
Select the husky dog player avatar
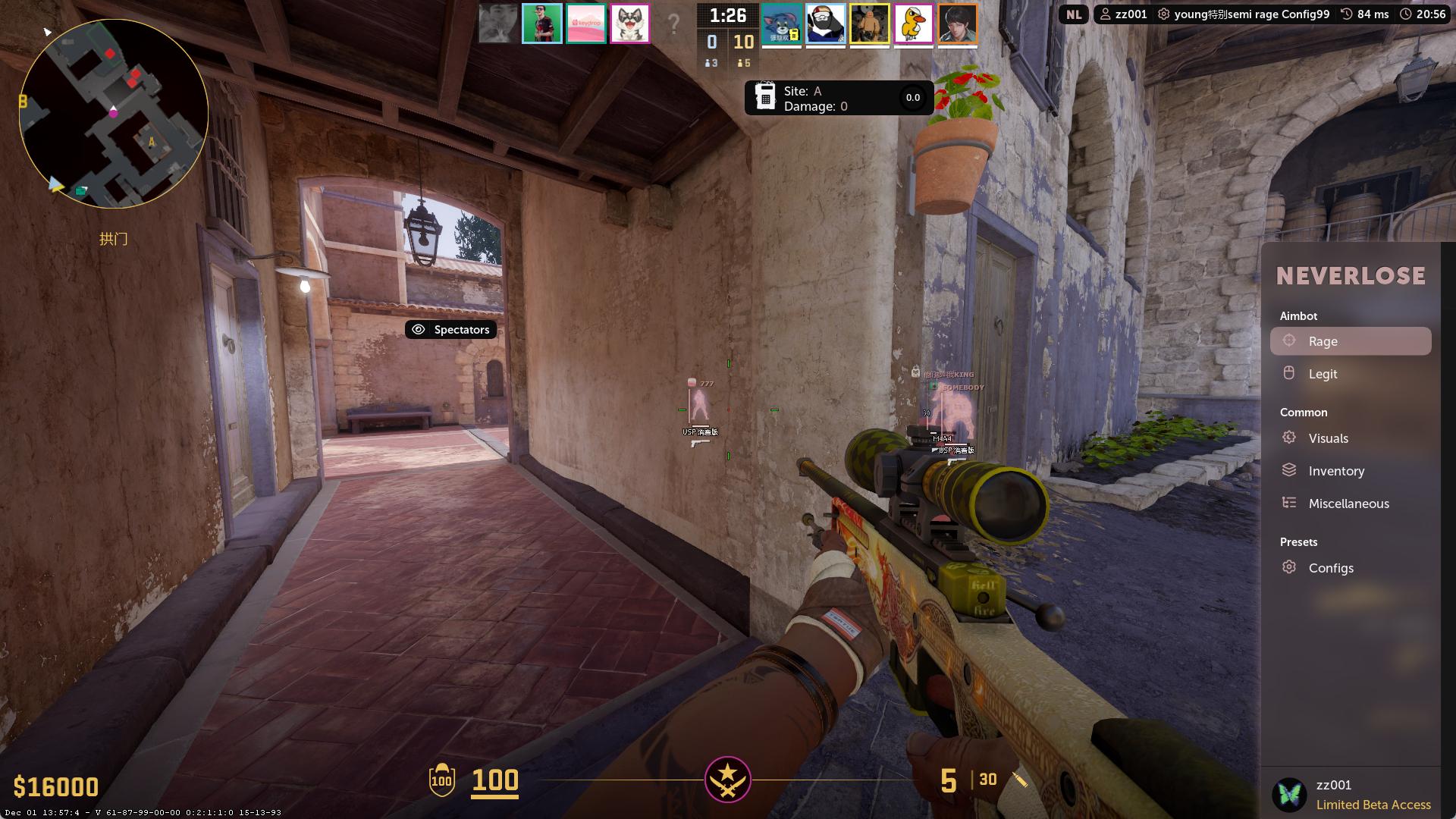point(630,24)
